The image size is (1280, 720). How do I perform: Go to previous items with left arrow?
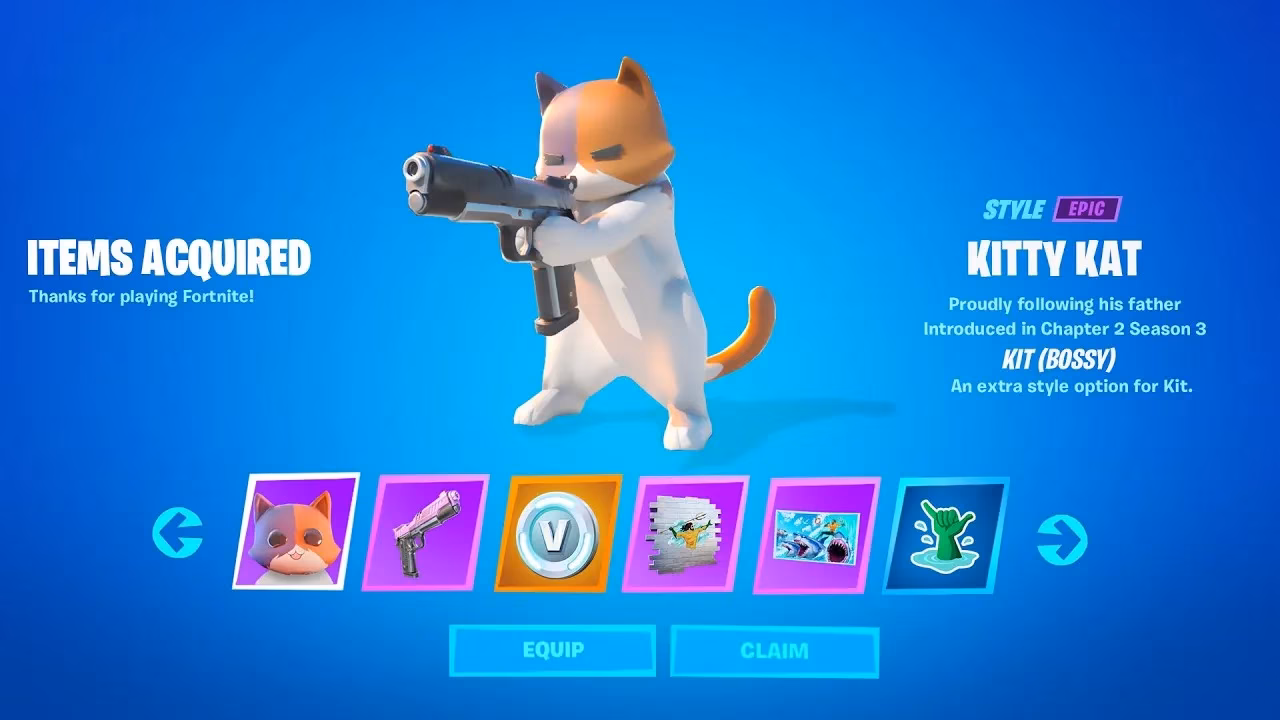click(177, 533)
